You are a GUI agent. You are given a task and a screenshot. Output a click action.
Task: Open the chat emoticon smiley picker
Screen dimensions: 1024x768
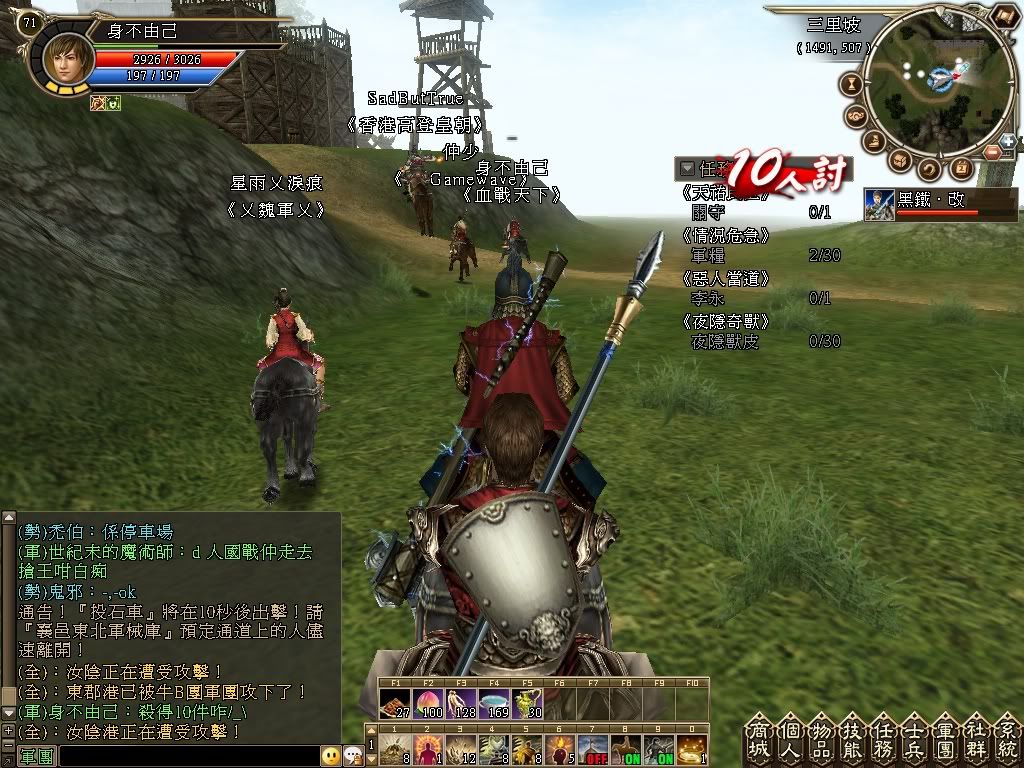tap(330, 756)
